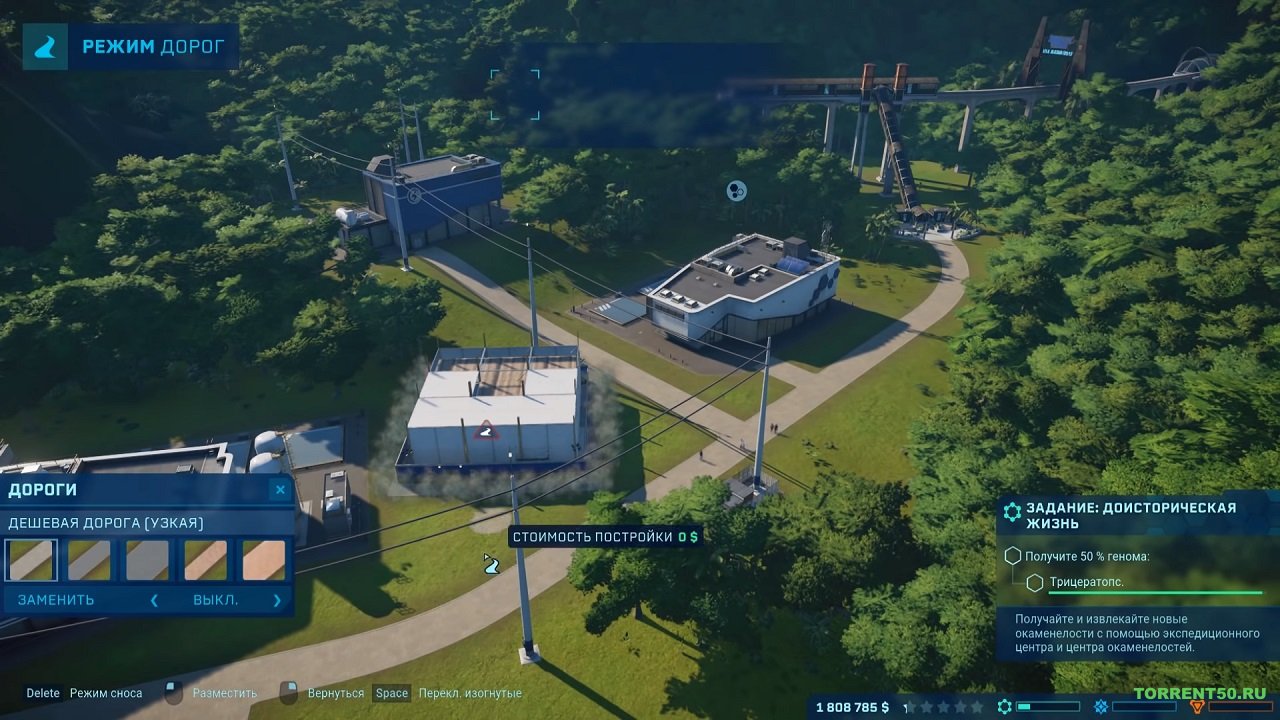The image size is (1280, 720).
Task: Pick the wide grey road tile
Action: [x=147, y=560]
